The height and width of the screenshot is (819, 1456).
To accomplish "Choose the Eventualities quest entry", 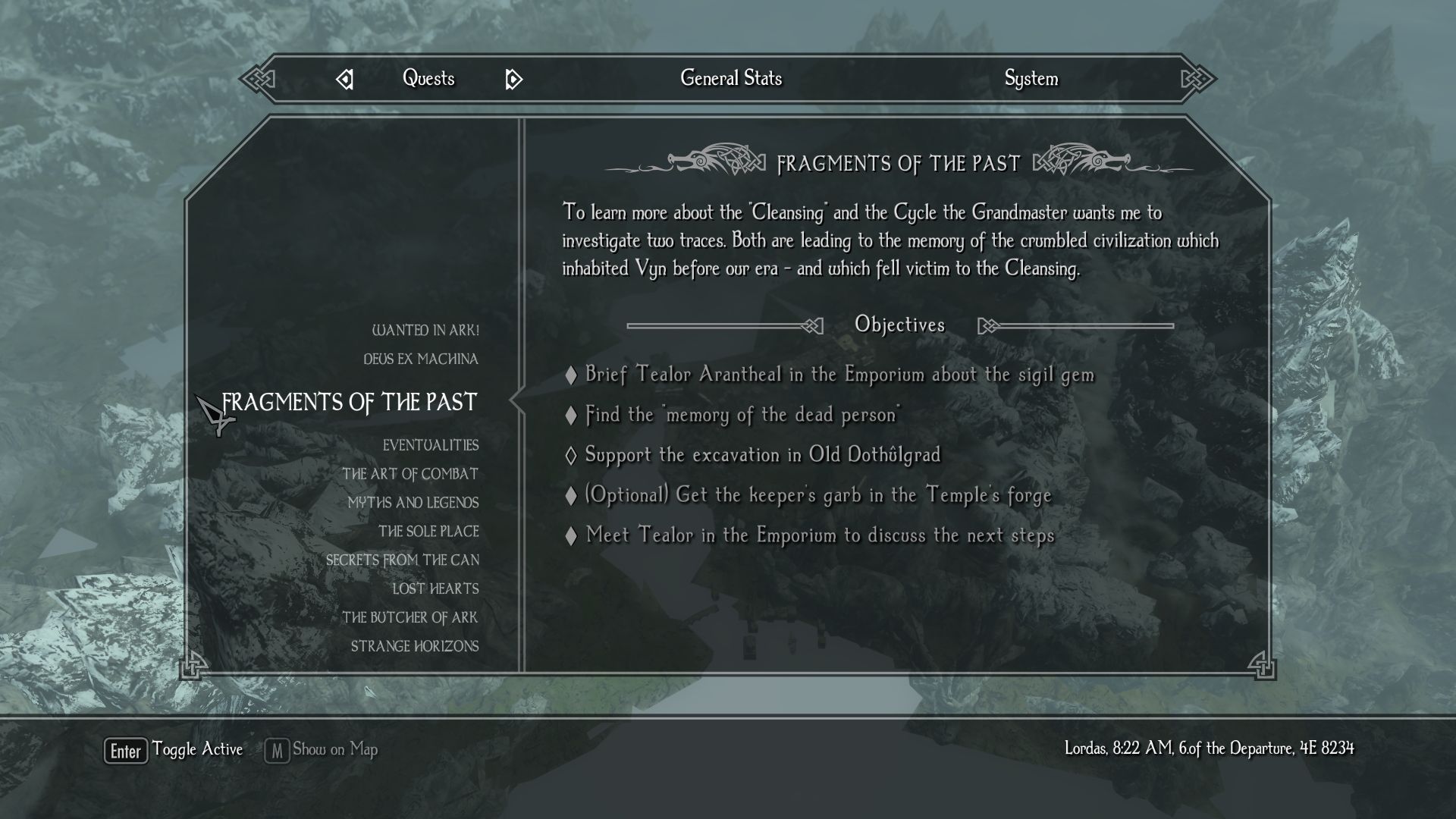I will 431,446.
